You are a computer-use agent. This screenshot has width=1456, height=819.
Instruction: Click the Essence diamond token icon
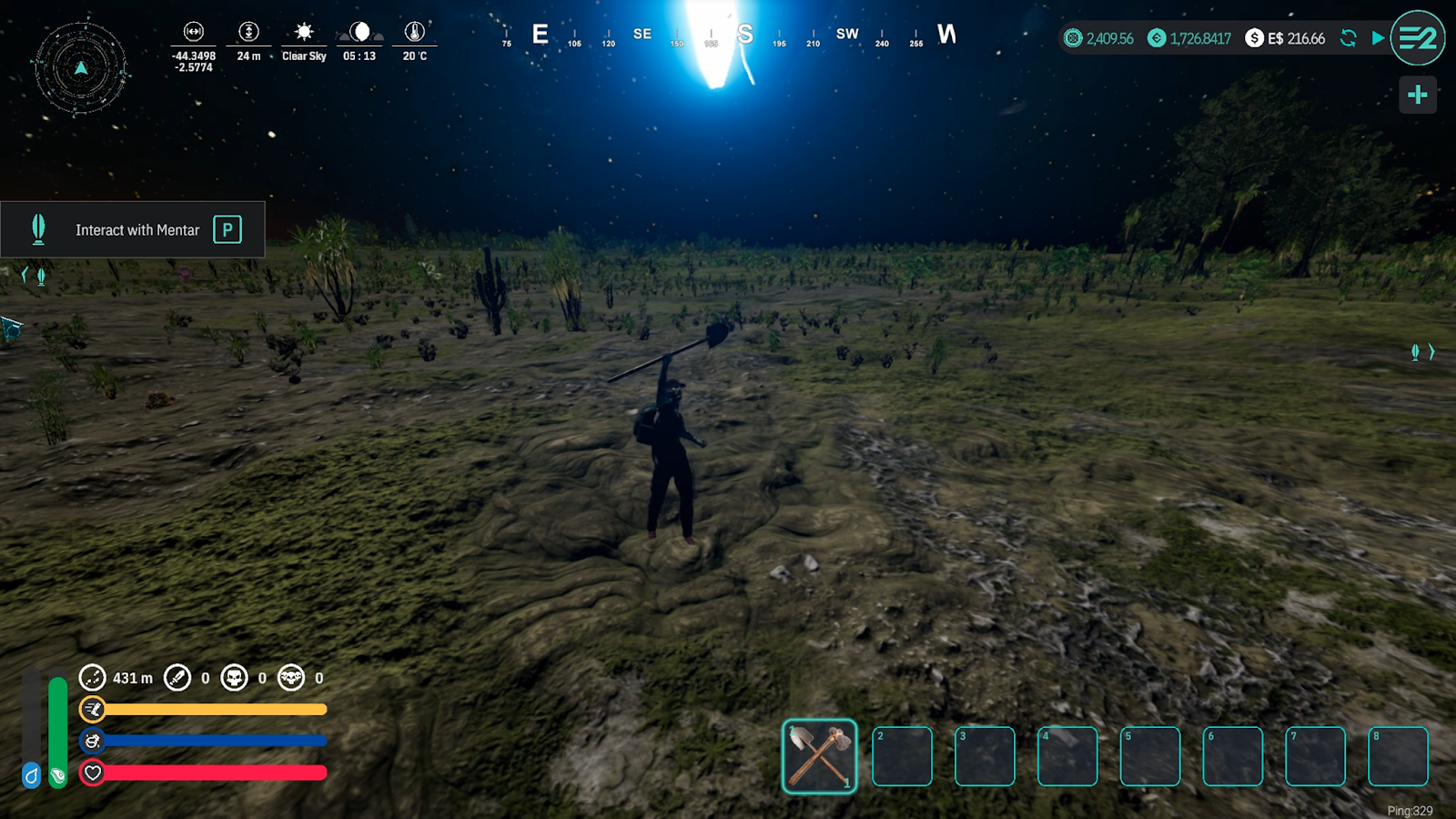[1157, 38]
